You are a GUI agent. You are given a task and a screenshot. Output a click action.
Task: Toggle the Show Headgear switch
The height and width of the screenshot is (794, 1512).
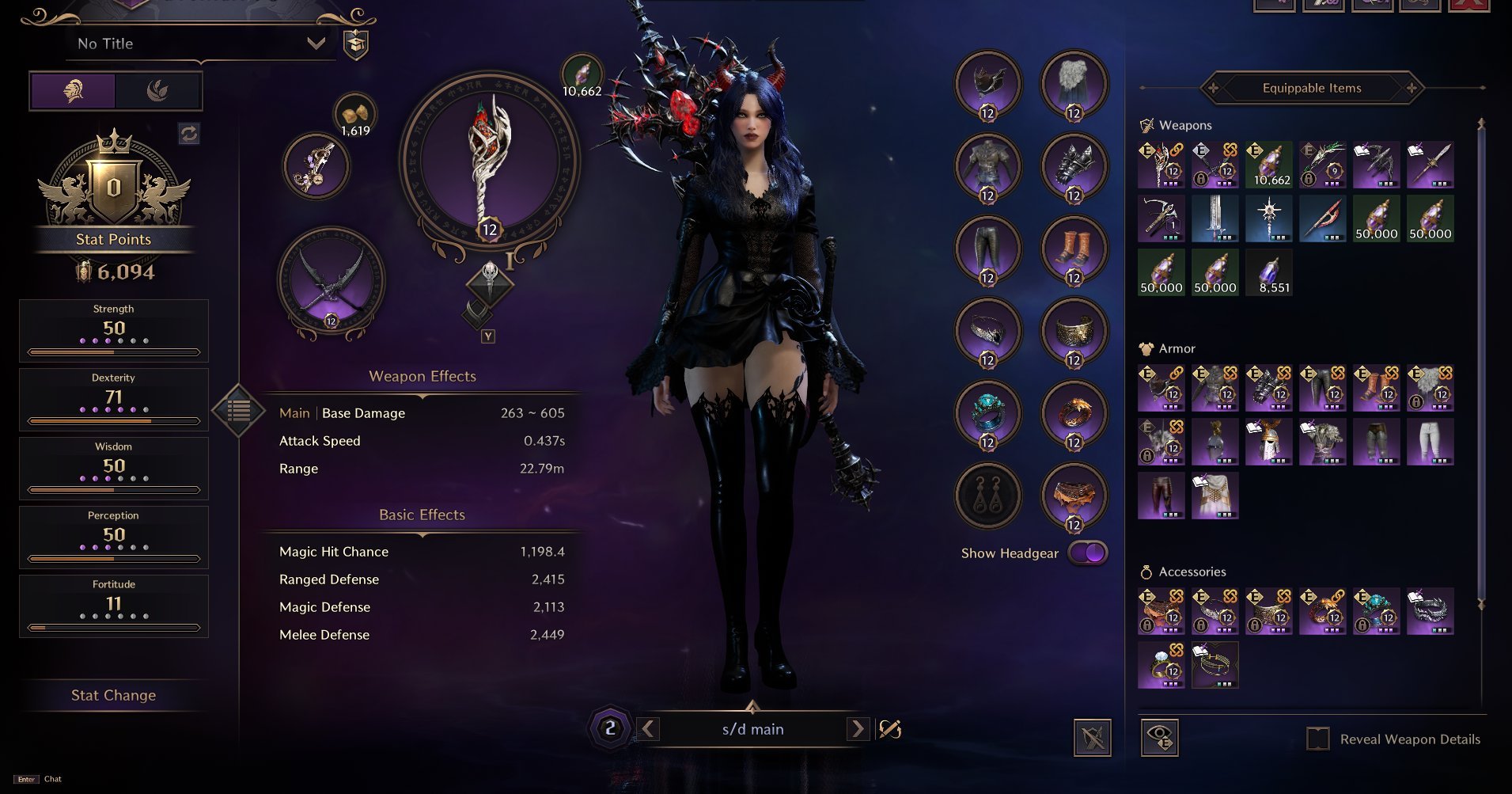pos(1088,553)
